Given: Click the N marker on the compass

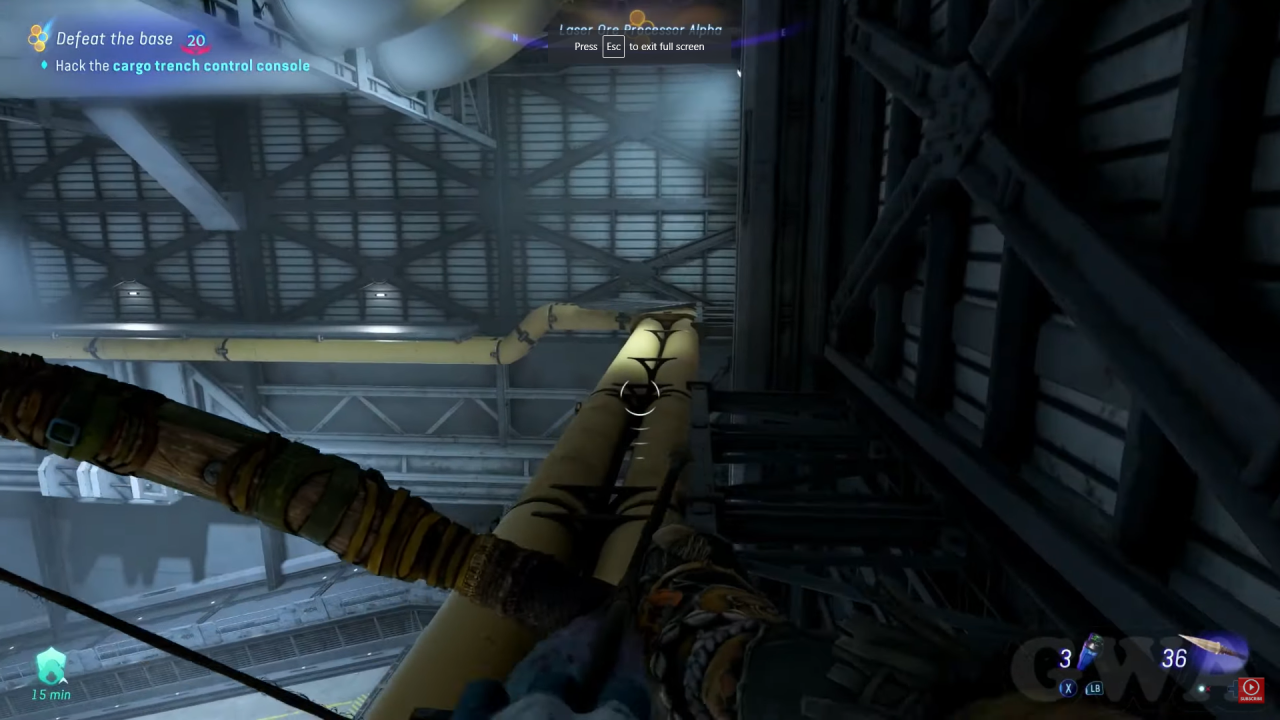Looking at the screenshot, I should 515,37.
